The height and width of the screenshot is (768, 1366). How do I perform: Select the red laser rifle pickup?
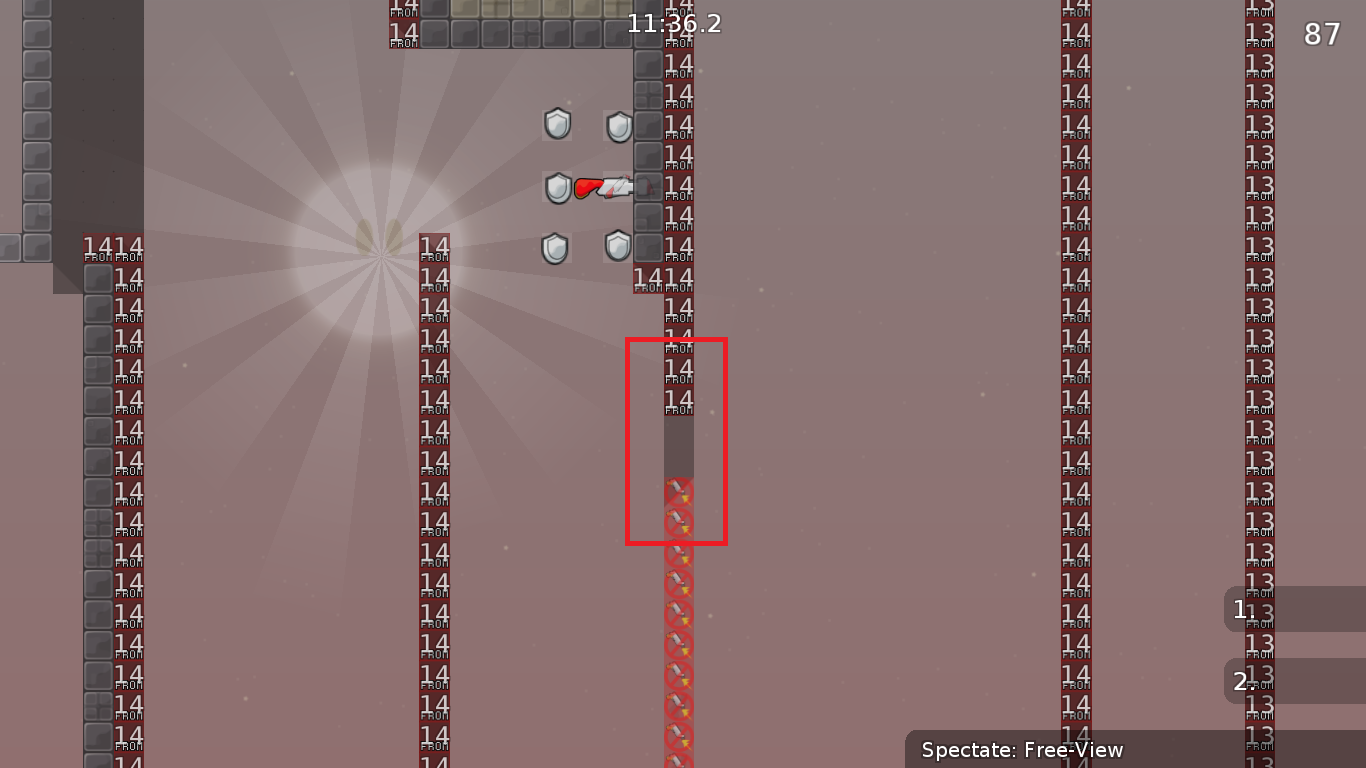598,185
